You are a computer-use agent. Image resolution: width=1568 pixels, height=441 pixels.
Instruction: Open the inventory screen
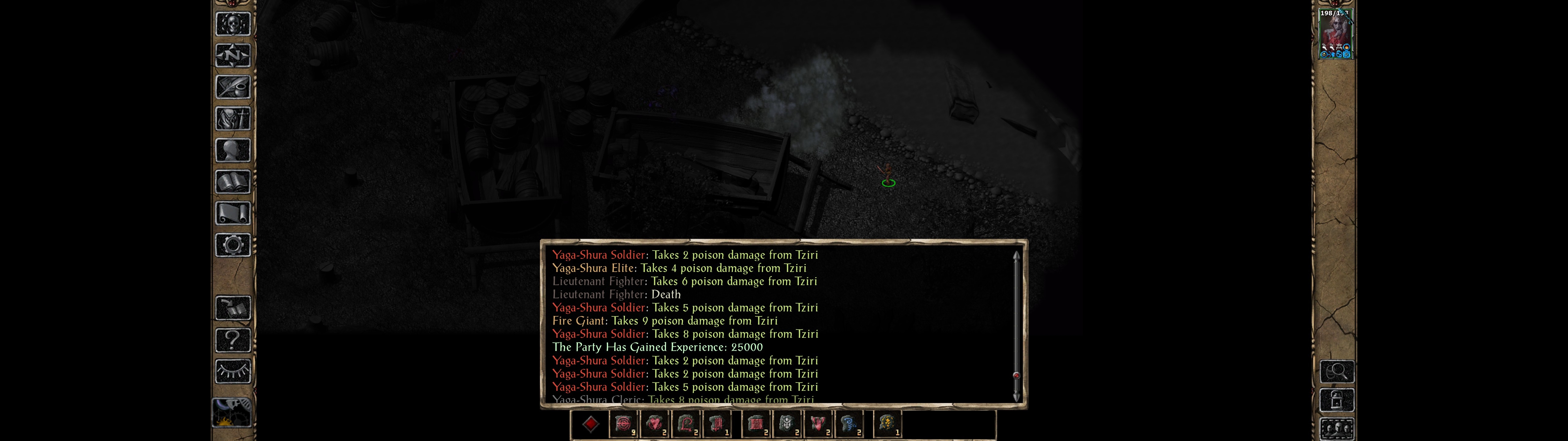coord(233,119)
